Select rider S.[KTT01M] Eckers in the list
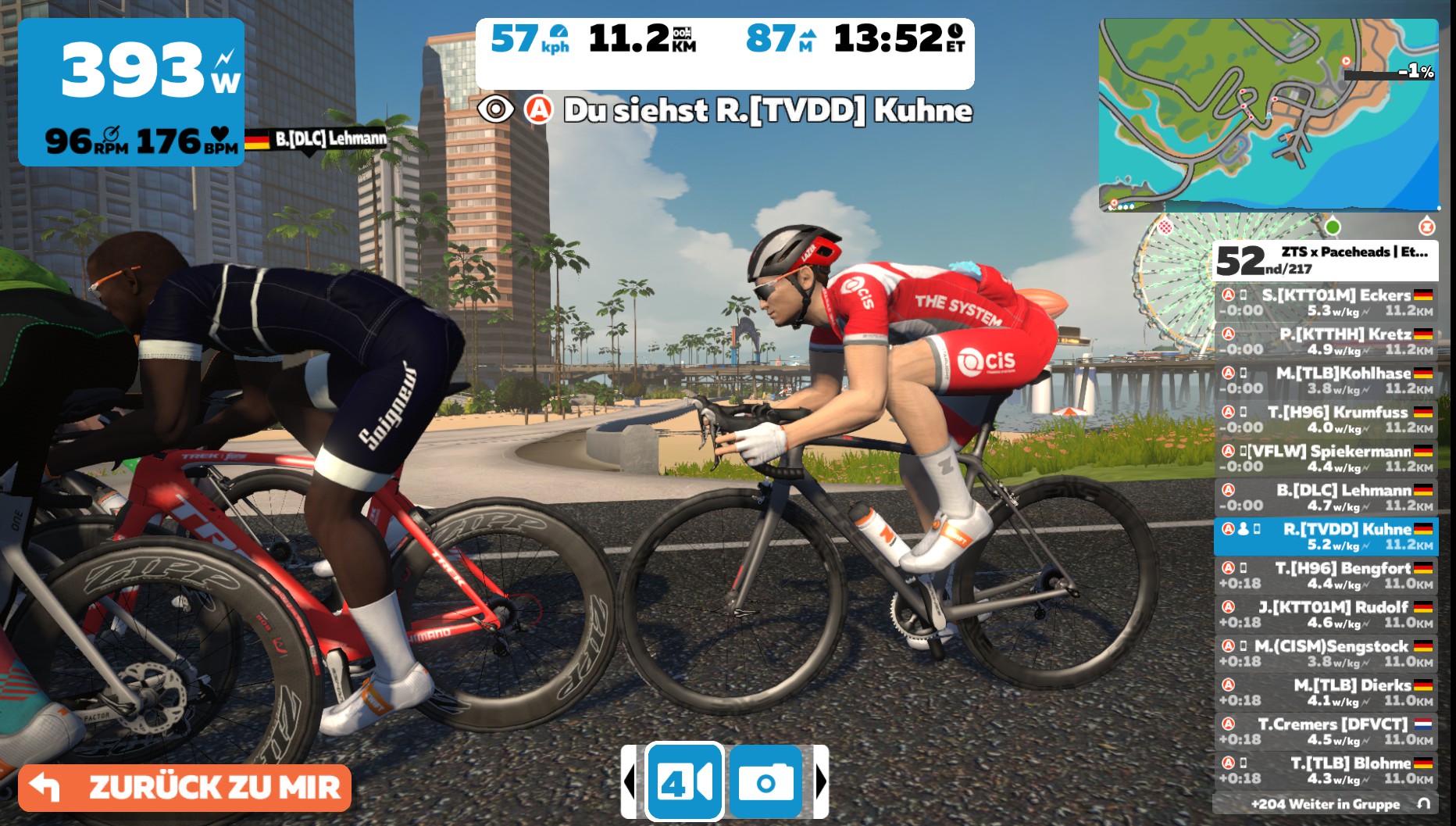 pyautogui.click(x=1326, y=302)
